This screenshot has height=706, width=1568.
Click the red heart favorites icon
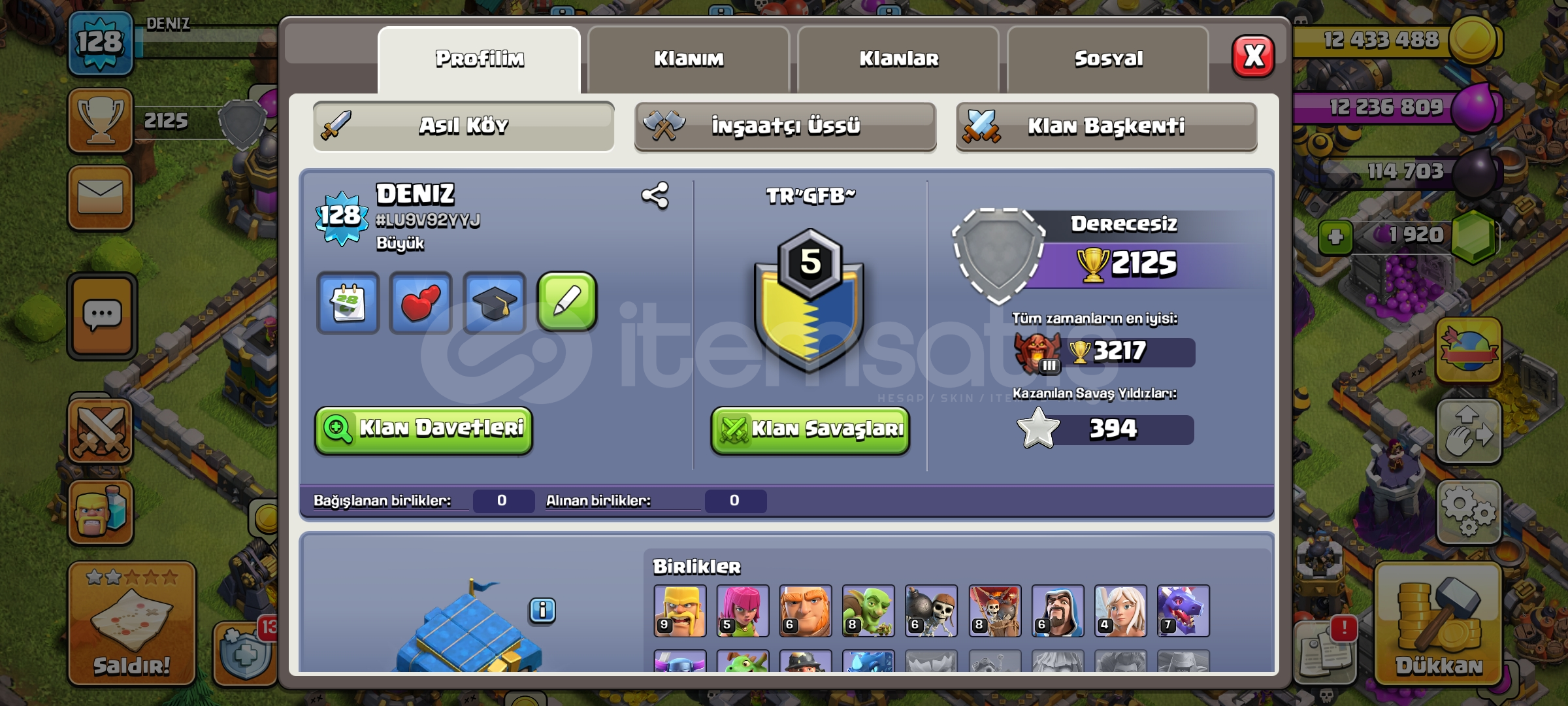click(x=421, y=302)
